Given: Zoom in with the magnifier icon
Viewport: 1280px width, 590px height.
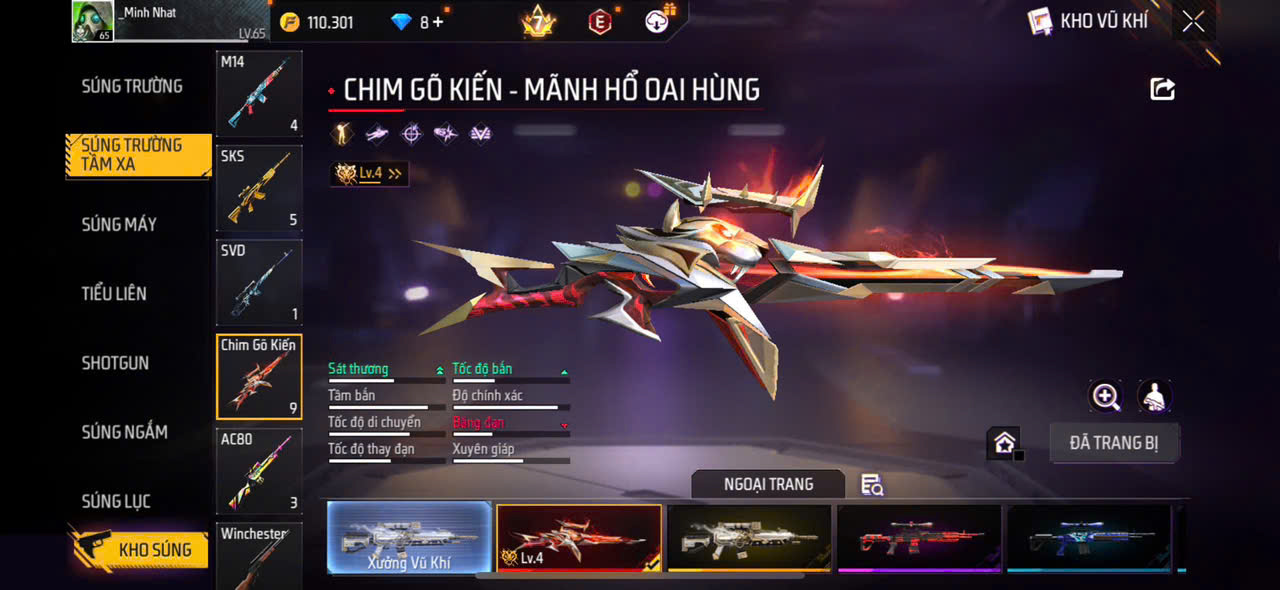Looking at the screenshot, I should 1105,397.
